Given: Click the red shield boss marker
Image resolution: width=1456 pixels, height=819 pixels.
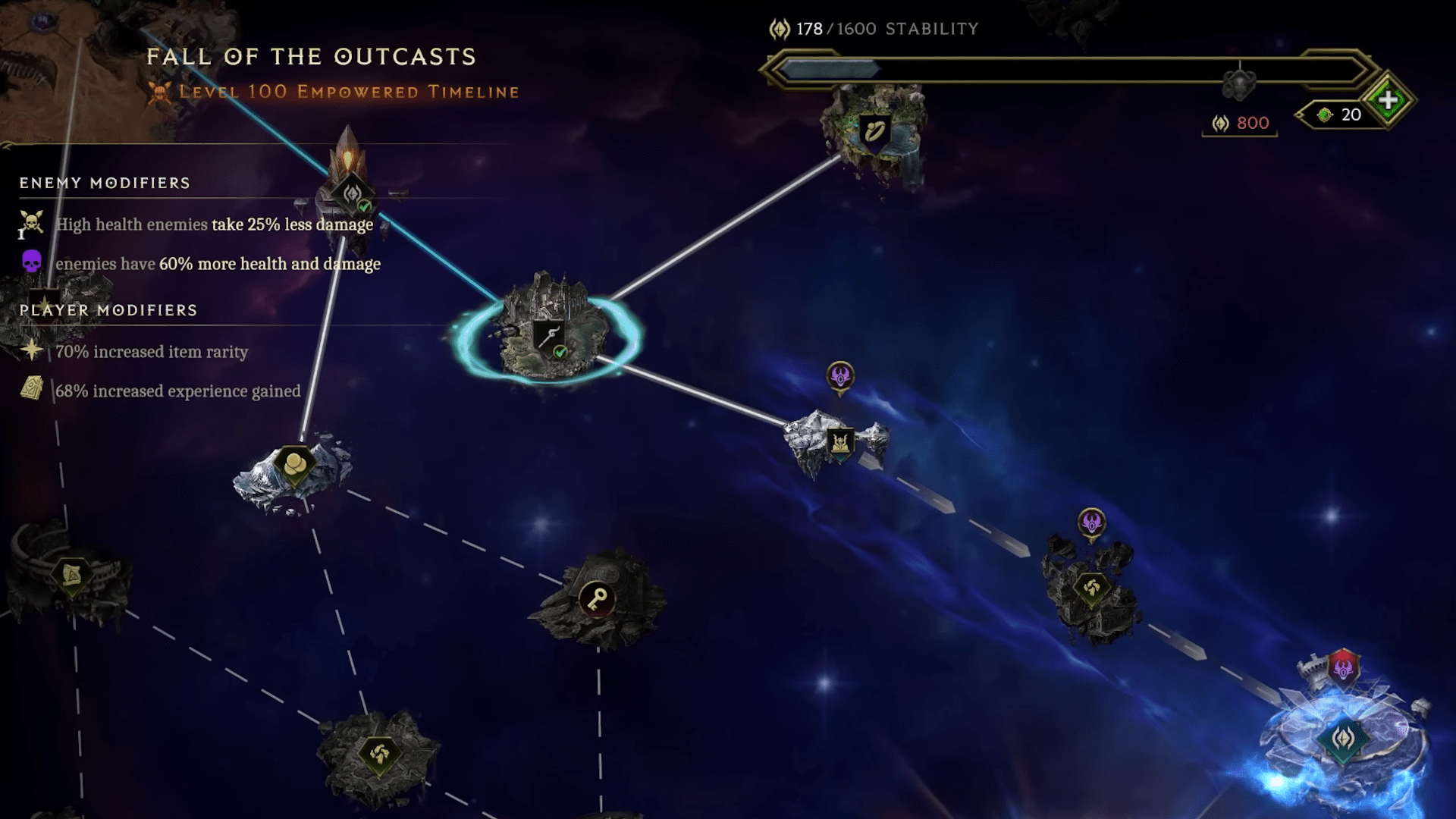Looking at the screenshot, I should 1343,668.
